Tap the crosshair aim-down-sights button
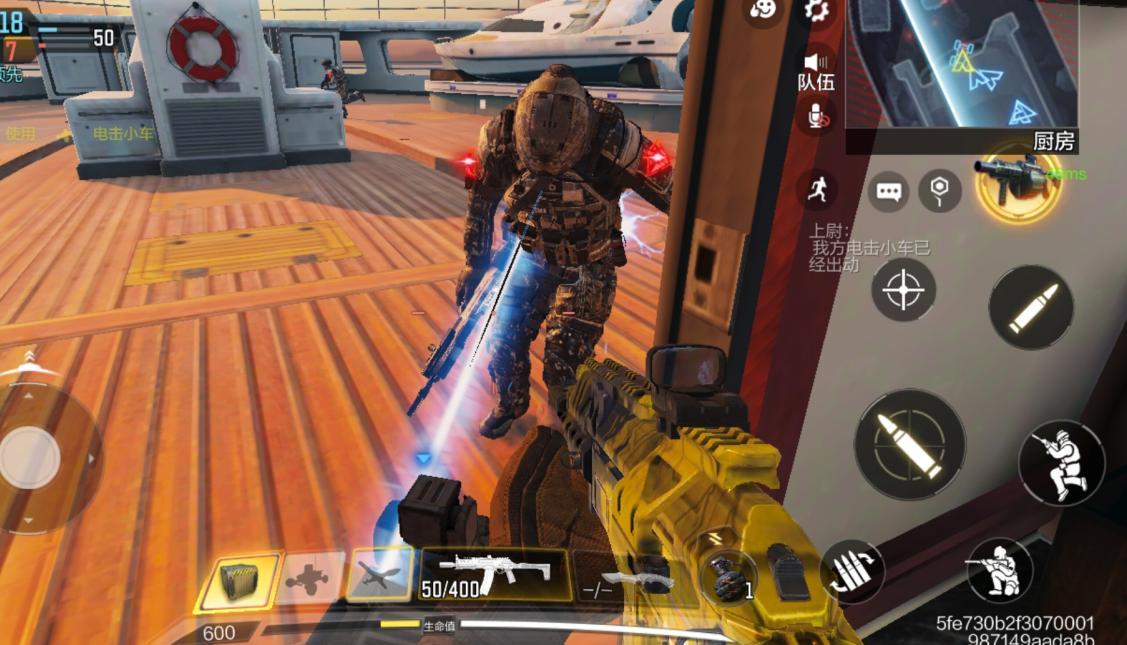This screenshot has height=645, width=1127. click(x=903, y=290)
